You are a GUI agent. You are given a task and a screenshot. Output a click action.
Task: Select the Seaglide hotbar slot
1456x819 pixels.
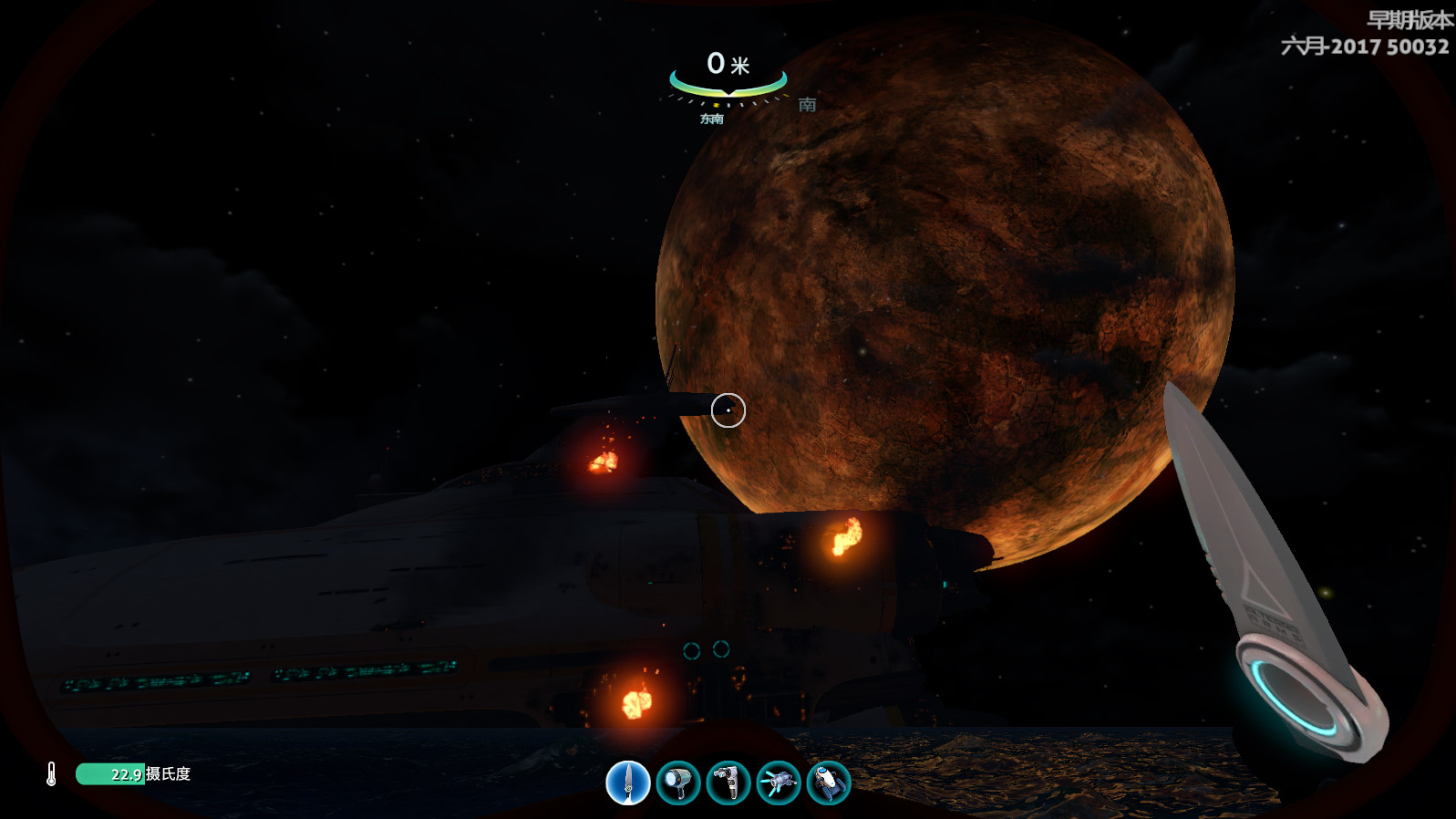click(828, 783)
